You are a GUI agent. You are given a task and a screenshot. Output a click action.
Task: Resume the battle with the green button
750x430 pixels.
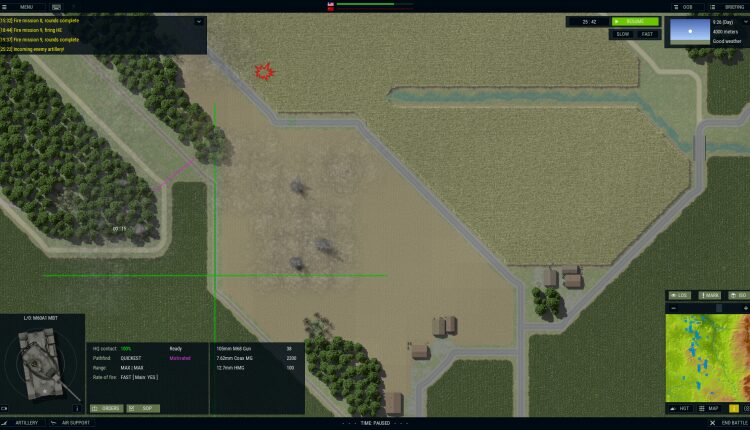tap(635, 21)
